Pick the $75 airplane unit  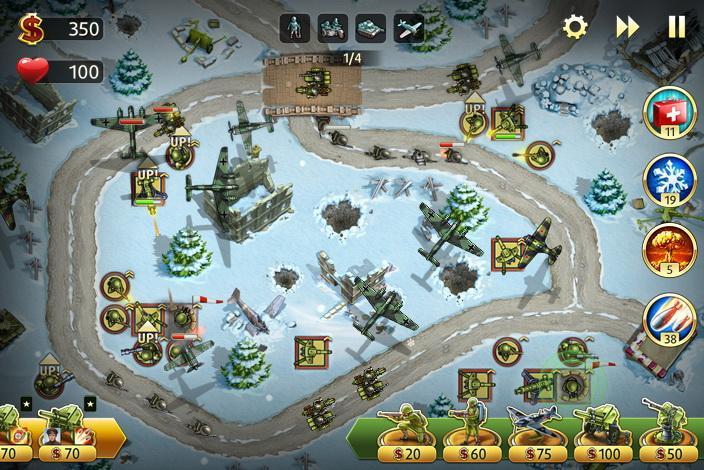(531, 432)
